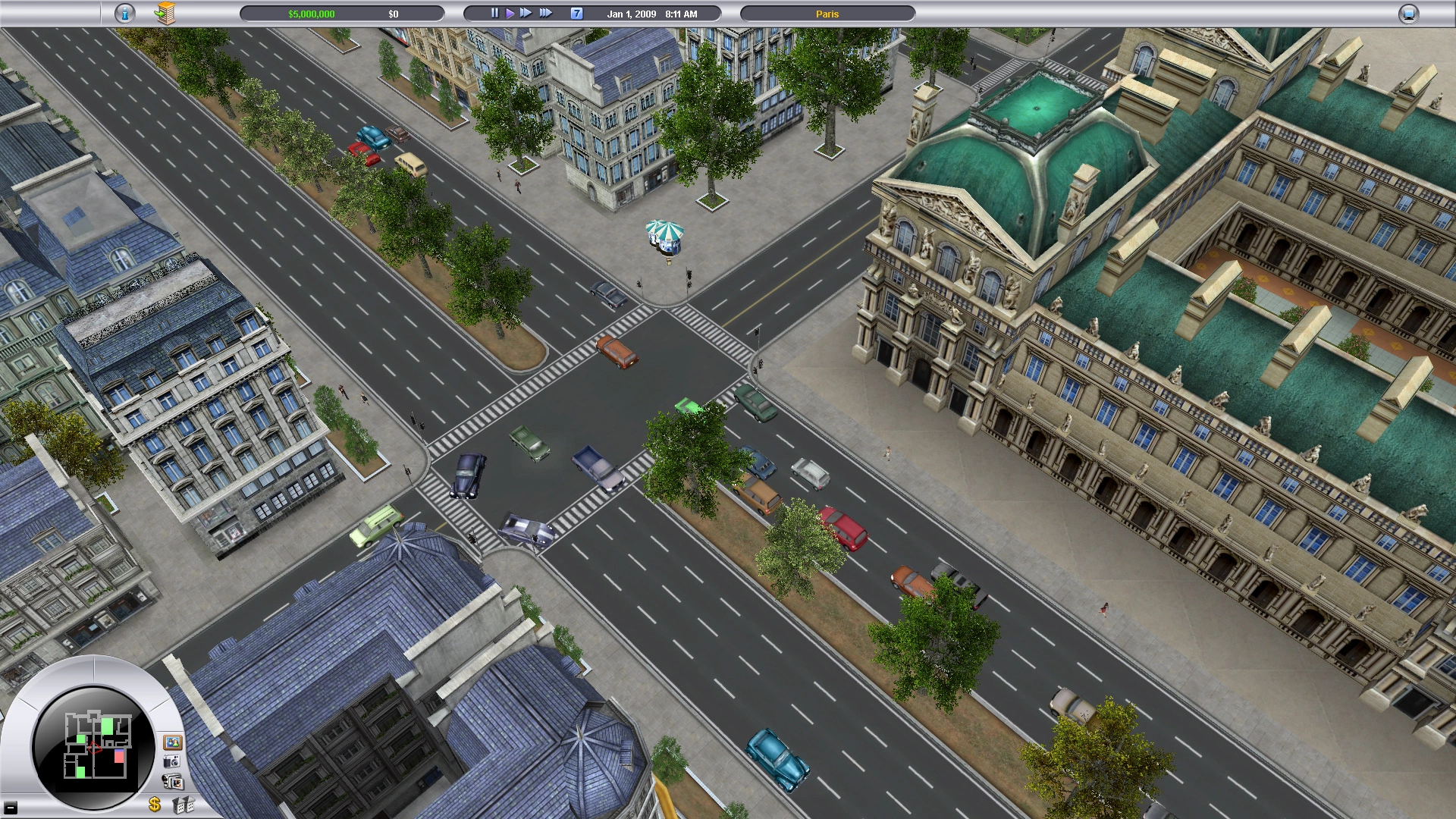Open the blue info button
This screenshot has width=1456, height=819.
(125, 14)
